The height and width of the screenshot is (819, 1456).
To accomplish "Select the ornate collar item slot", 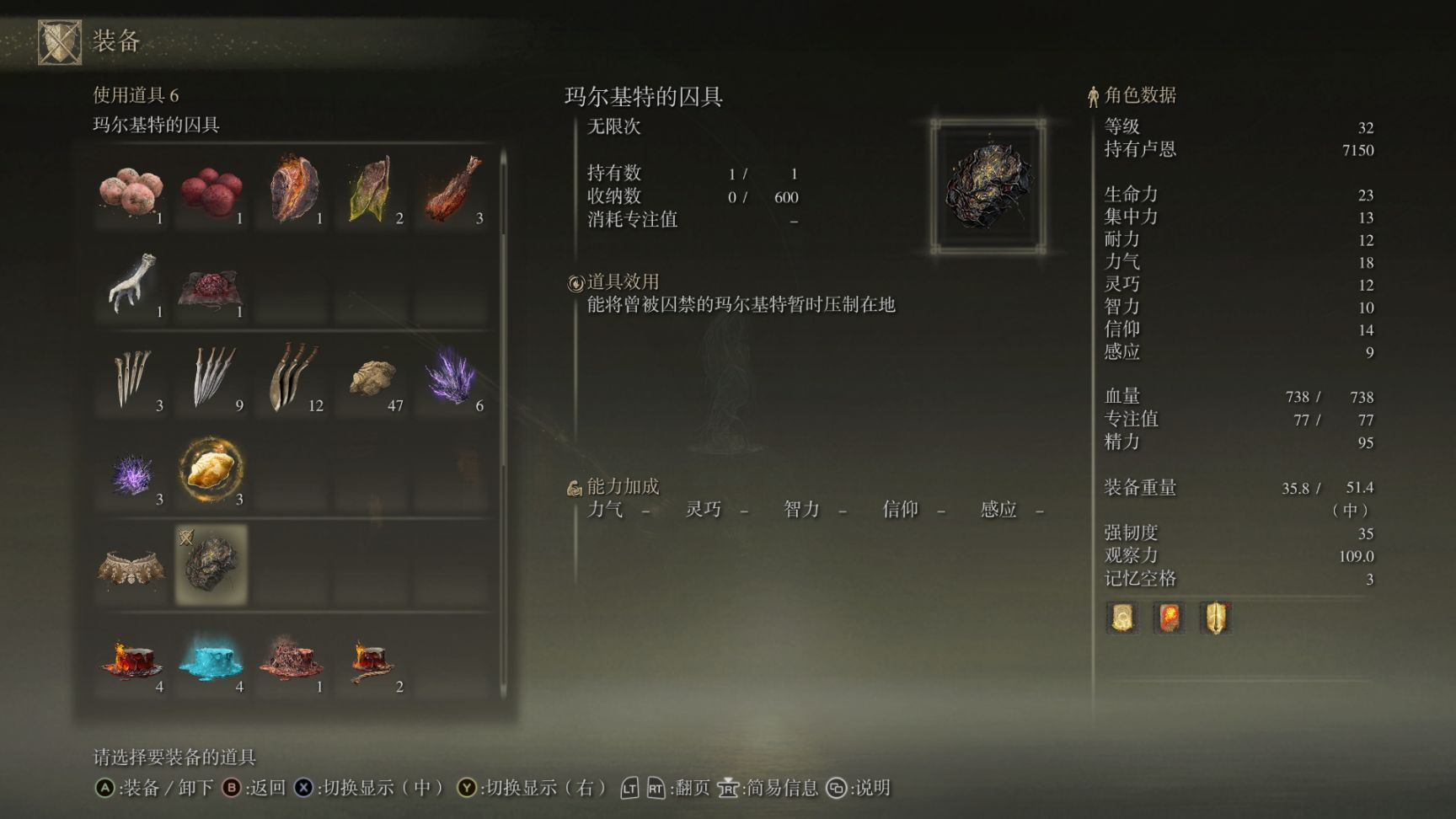I will [x=131, y=566].
